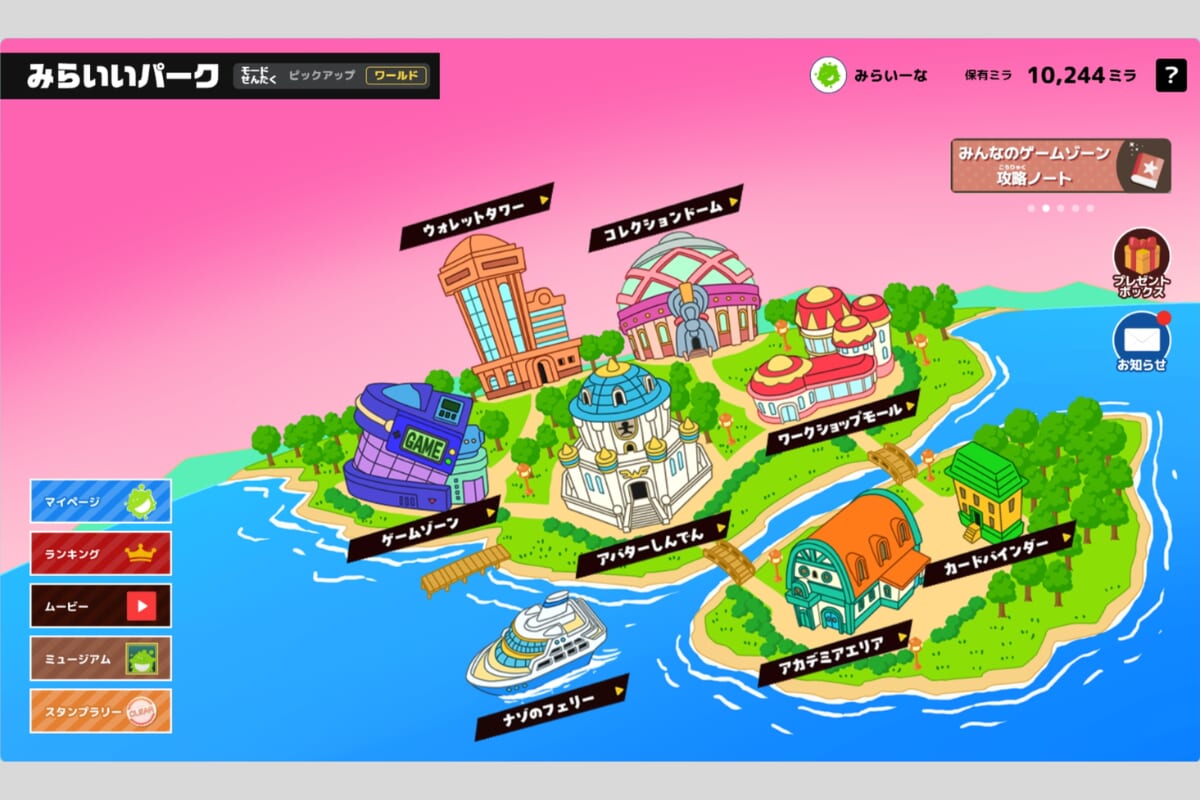The height and width of the screenshot is (800, 1200).
Task: Enter アカデミアエリア
Action: pos(835,653)
